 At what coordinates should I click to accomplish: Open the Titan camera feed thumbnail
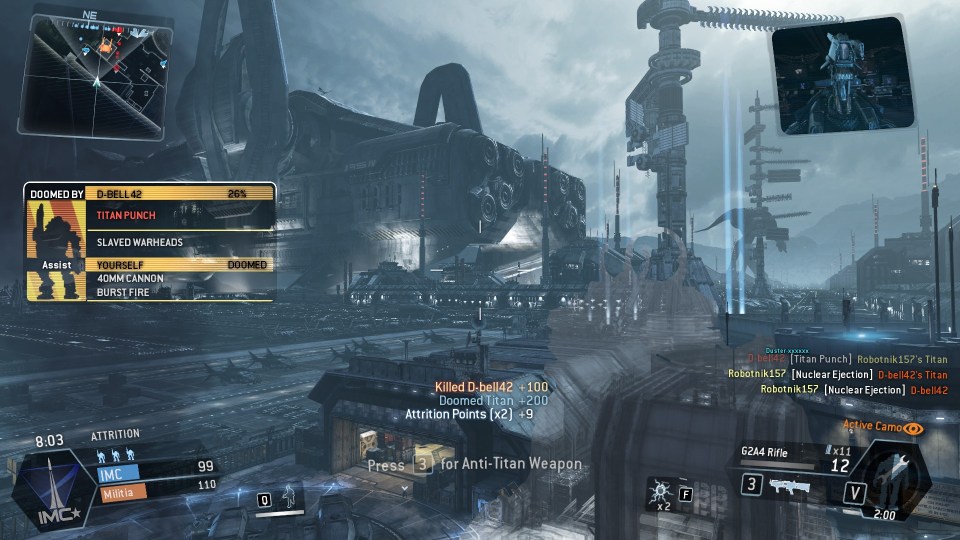843,77
